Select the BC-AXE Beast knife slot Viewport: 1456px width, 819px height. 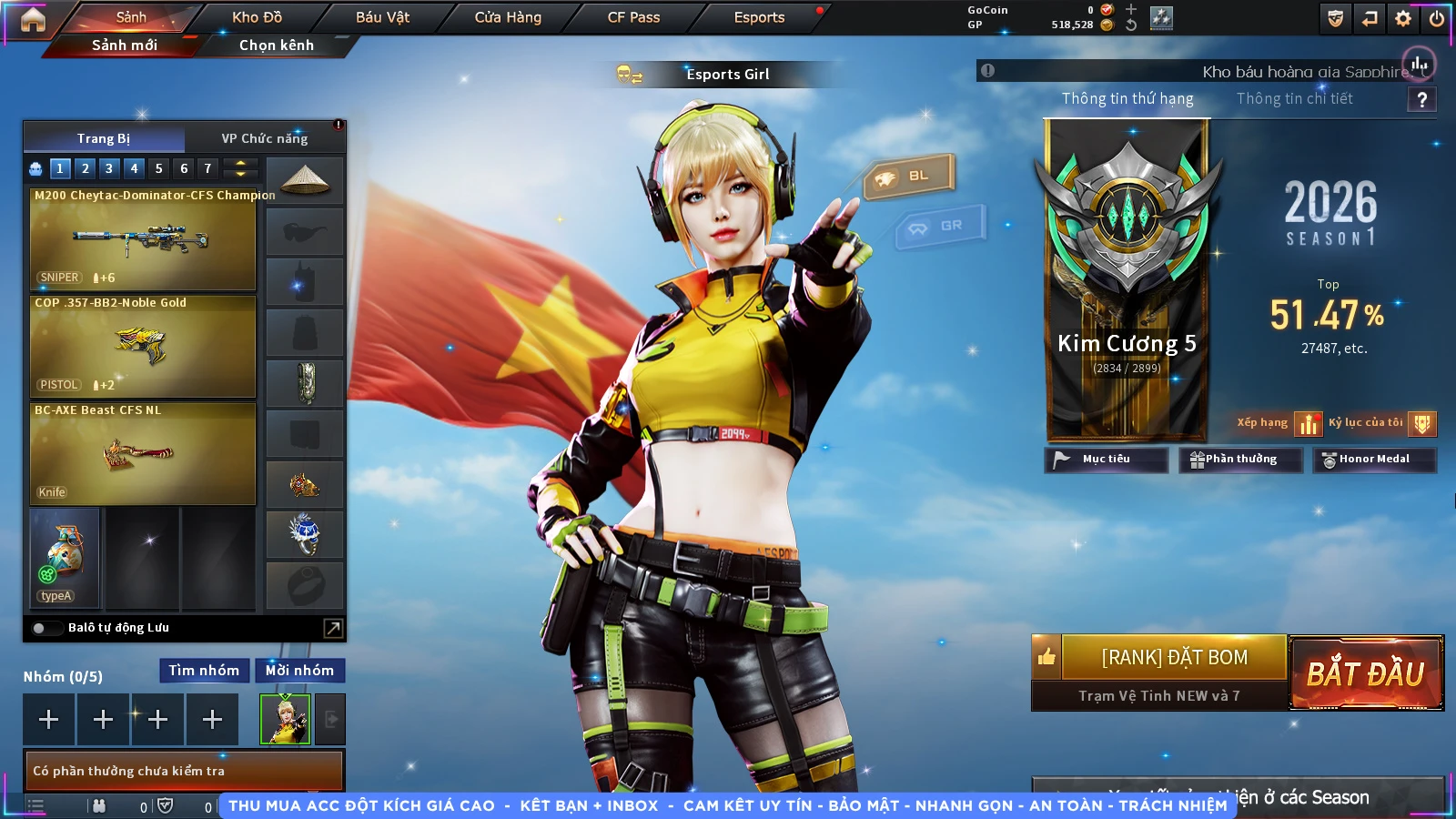tap(143, 453)
